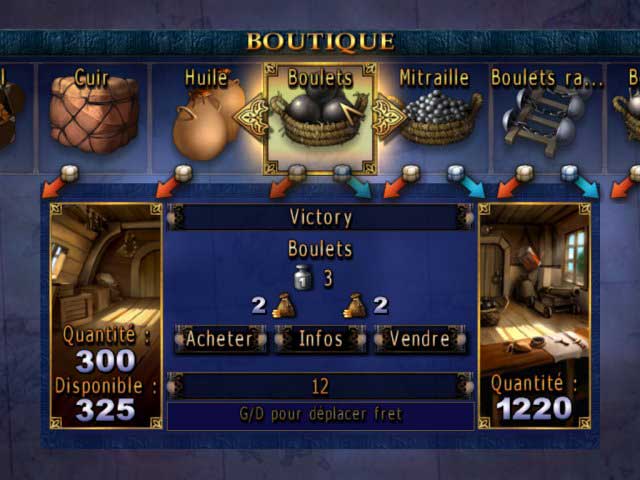Select the Cuir leather goods tile

pyautogui.click(x=93, y=117)
